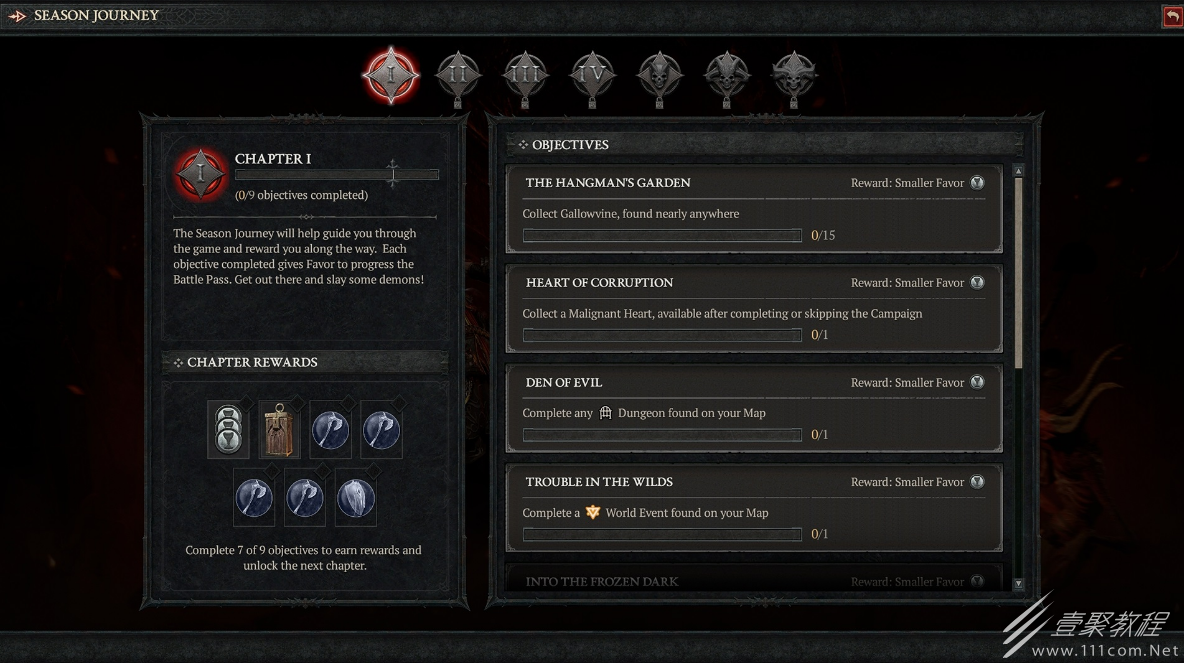This screenshot has width=1184, height=663.
Task: Open the Chapter III tab
Action: [x=525, y=73]
